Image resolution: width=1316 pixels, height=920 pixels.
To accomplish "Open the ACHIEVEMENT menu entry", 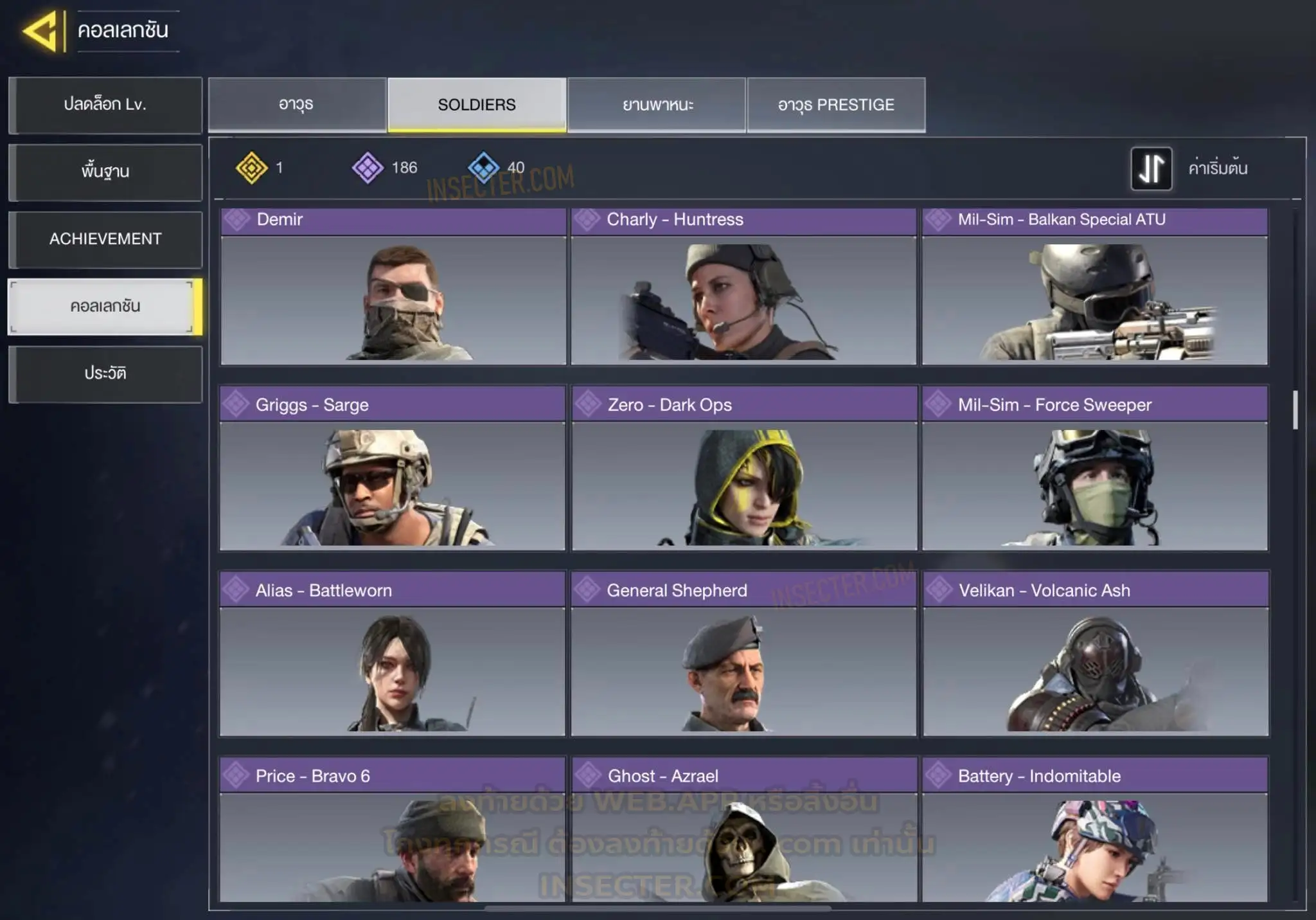I will tap(105, 239).
